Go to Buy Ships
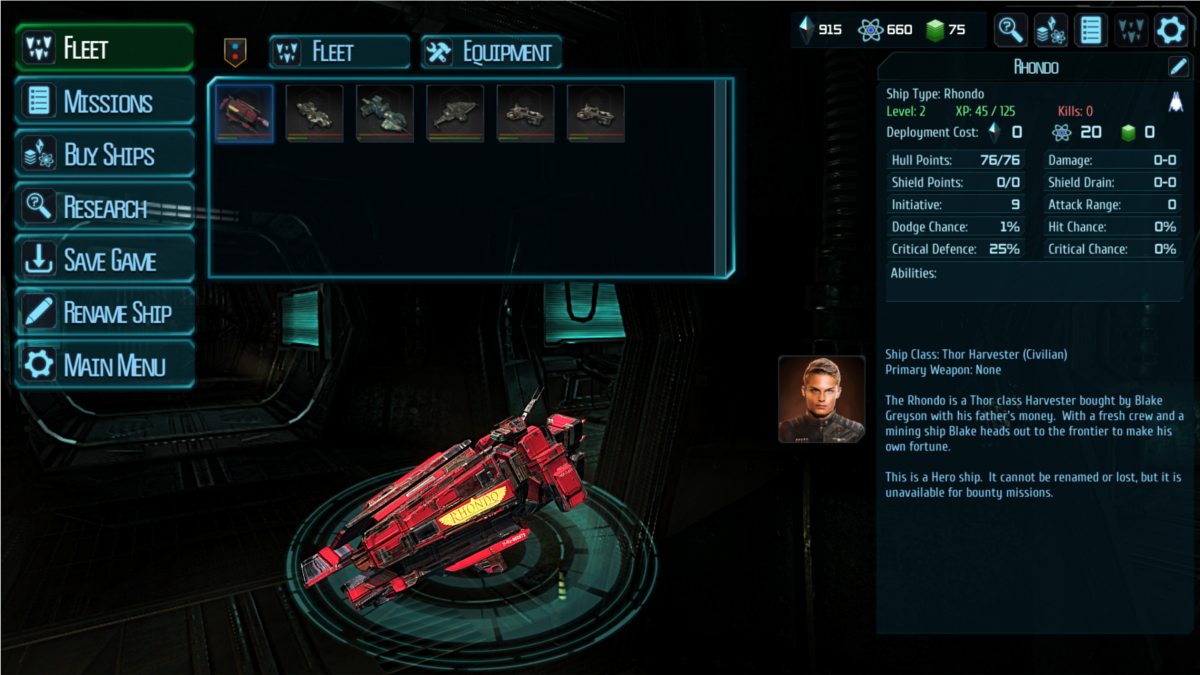 point(104,155)
